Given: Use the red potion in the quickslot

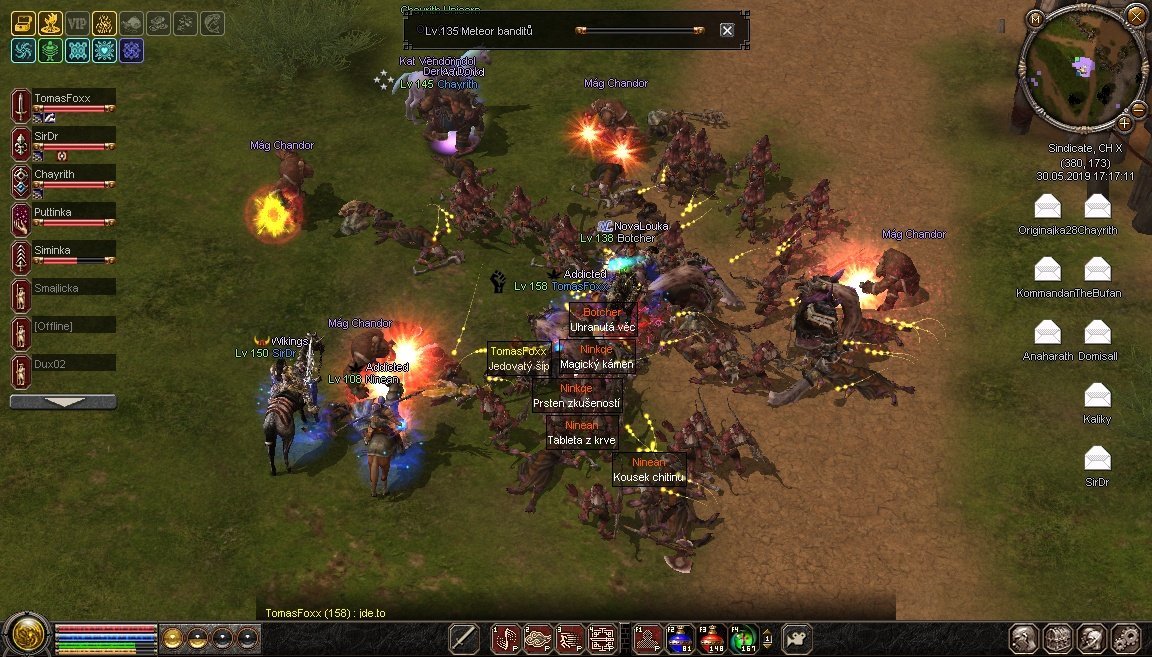Looking at the screenshot, I should pyautogui.click(x=710, y=637).
